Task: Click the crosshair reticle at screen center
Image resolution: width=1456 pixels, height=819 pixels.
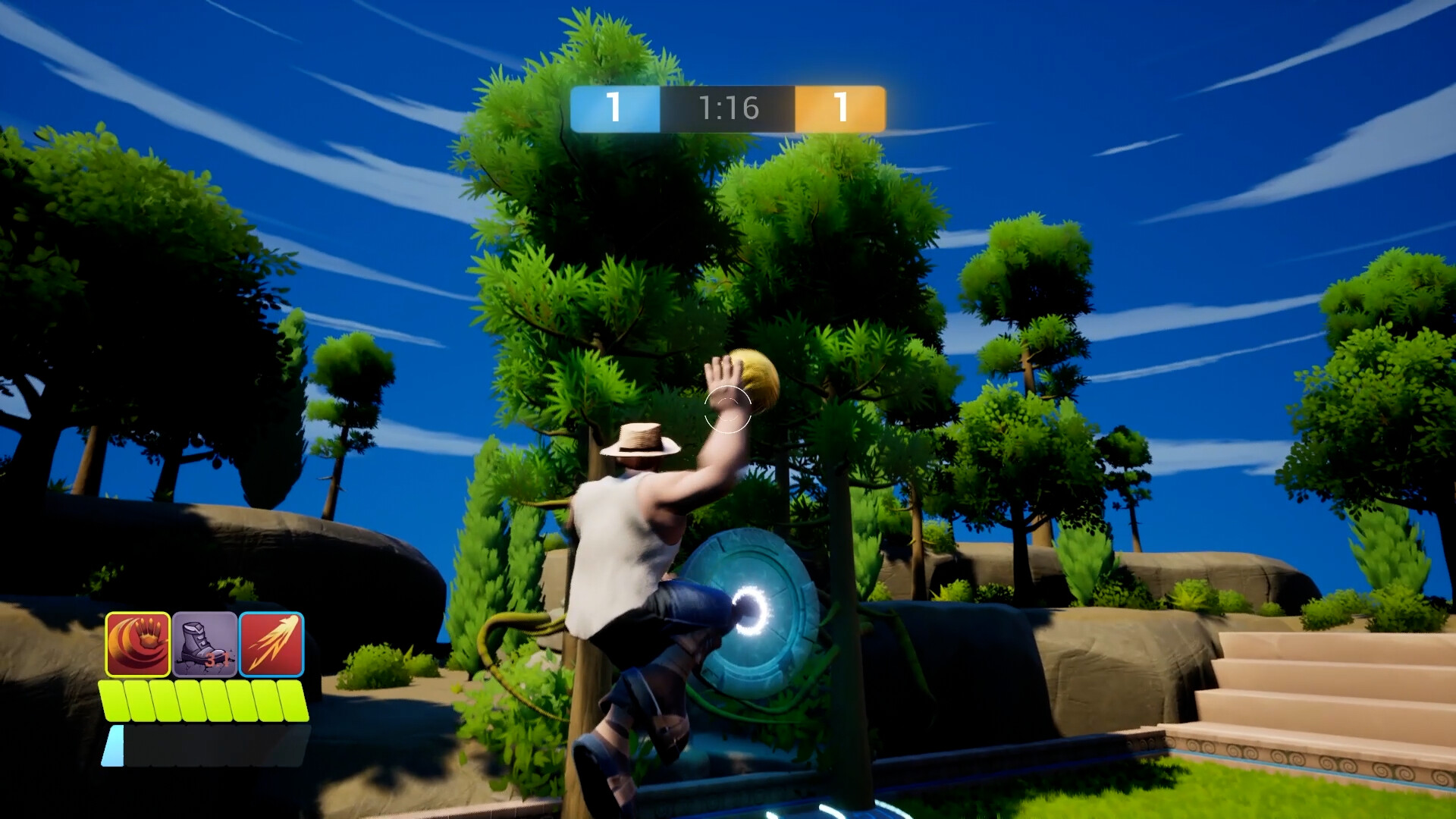Action: coord(726,410)
